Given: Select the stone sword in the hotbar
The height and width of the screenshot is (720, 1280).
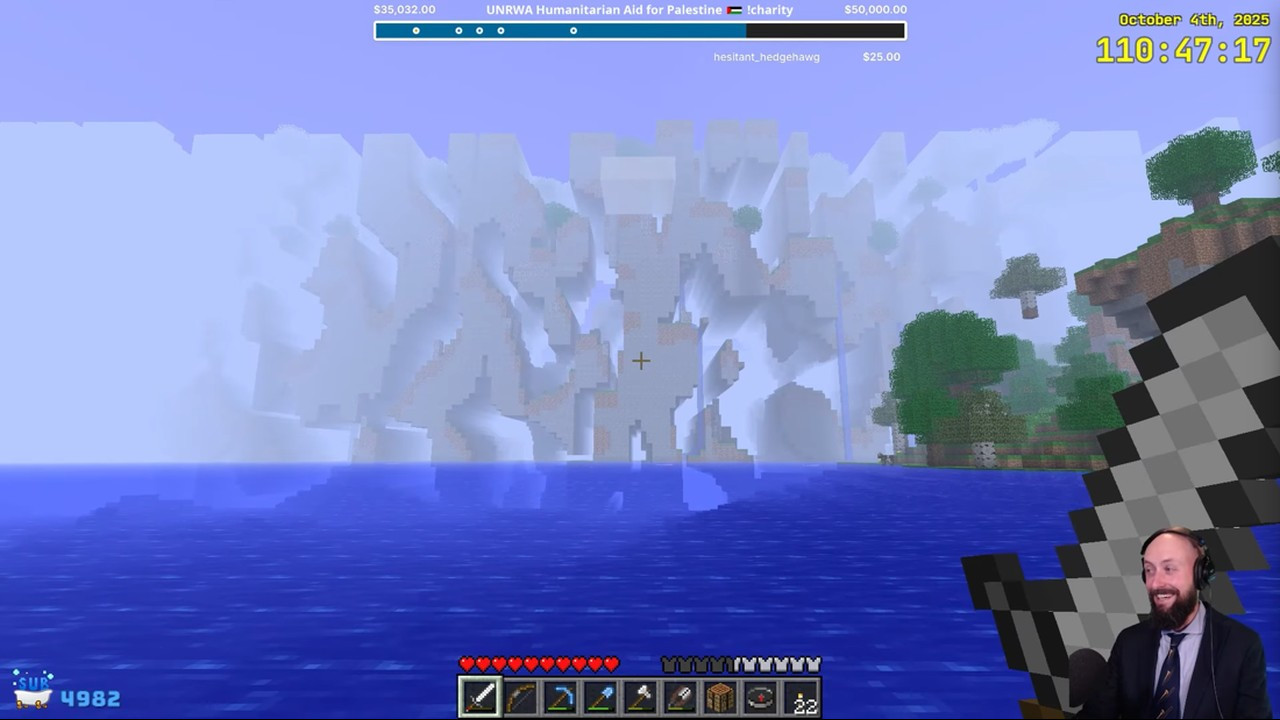Looking at the screenshot, I should point(479,697).
